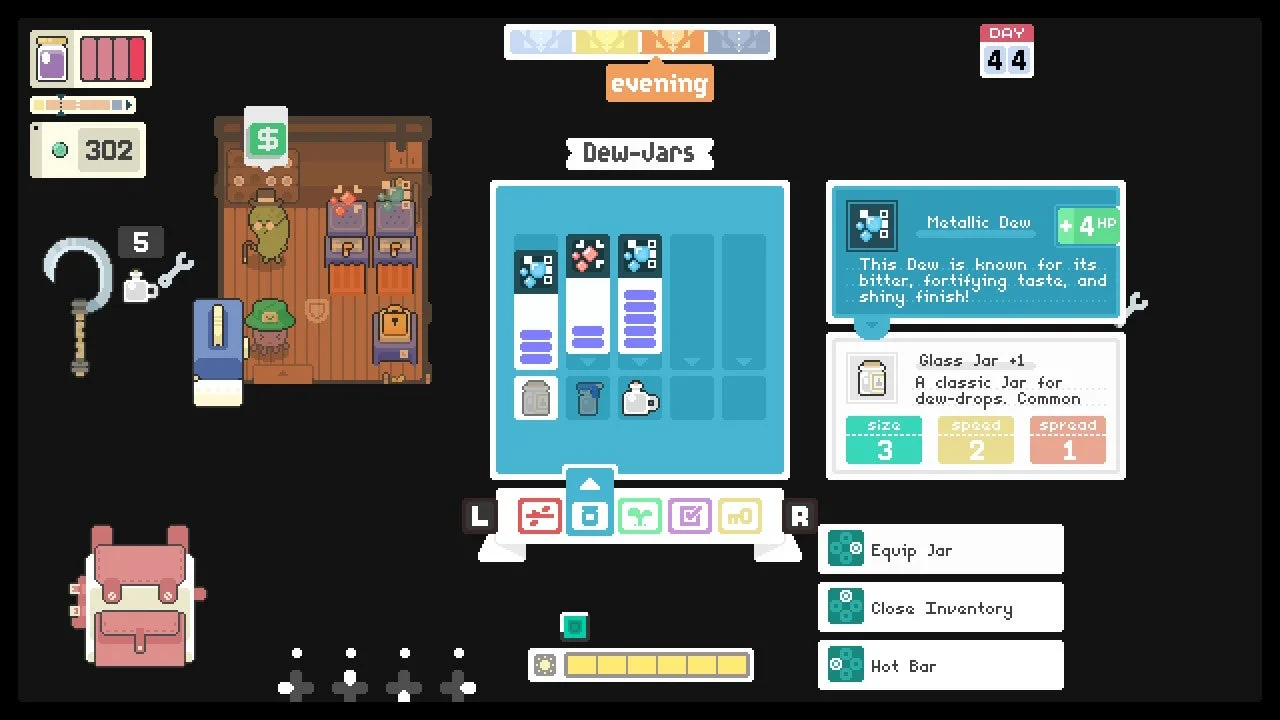Screen dimensions: 1280x720
Task: Switch to the yellow key tab
Action: click(740, 516)
